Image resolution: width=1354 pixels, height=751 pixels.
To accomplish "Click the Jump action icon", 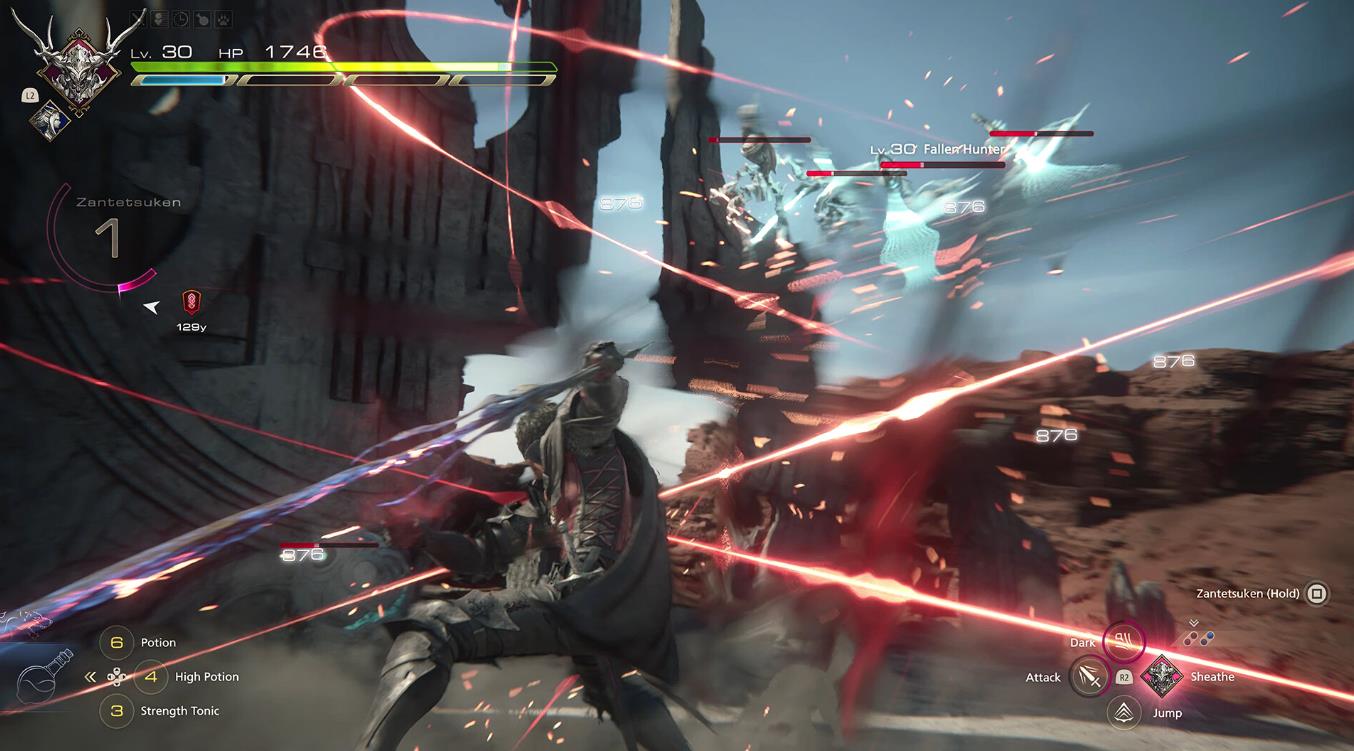I will pos(1125,712).
